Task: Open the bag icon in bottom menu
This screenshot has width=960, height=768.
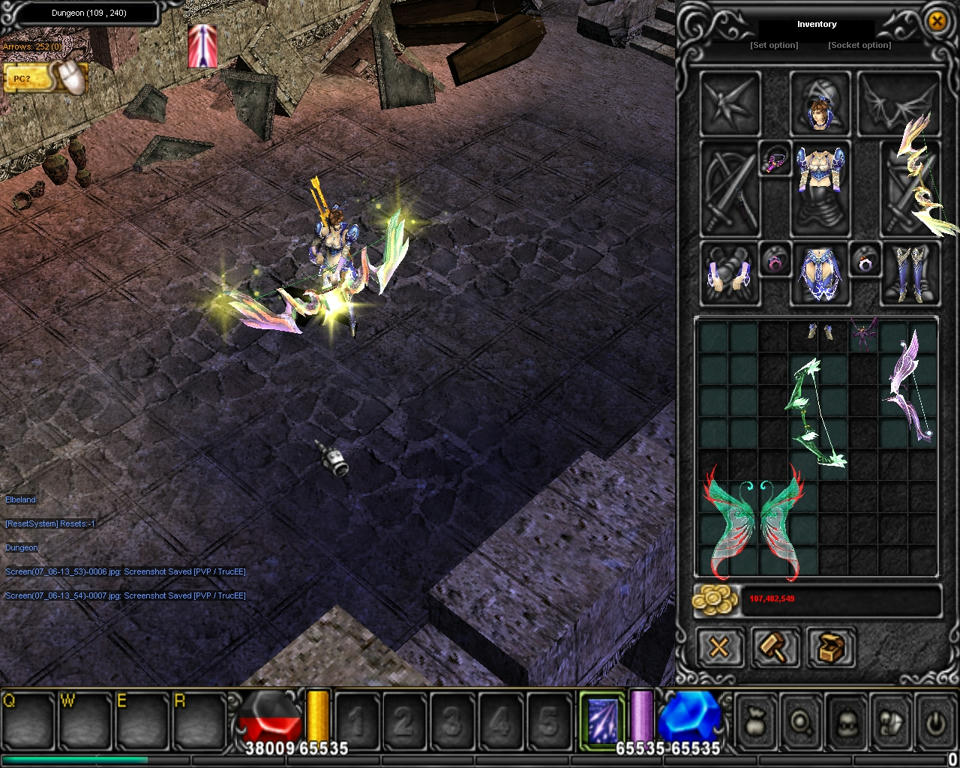Action: [x=754, y=718]
